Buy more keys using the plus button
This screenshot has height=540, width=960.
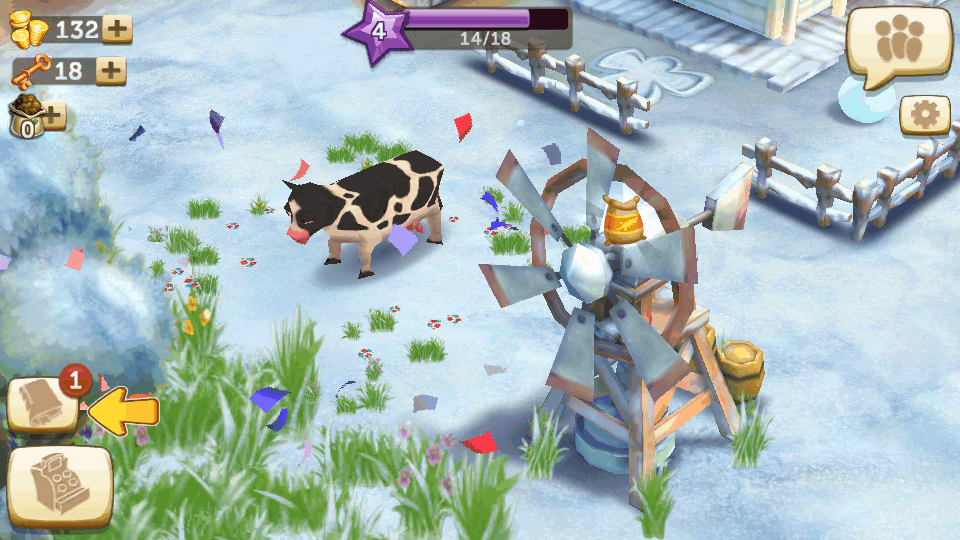tap(110, 71)
